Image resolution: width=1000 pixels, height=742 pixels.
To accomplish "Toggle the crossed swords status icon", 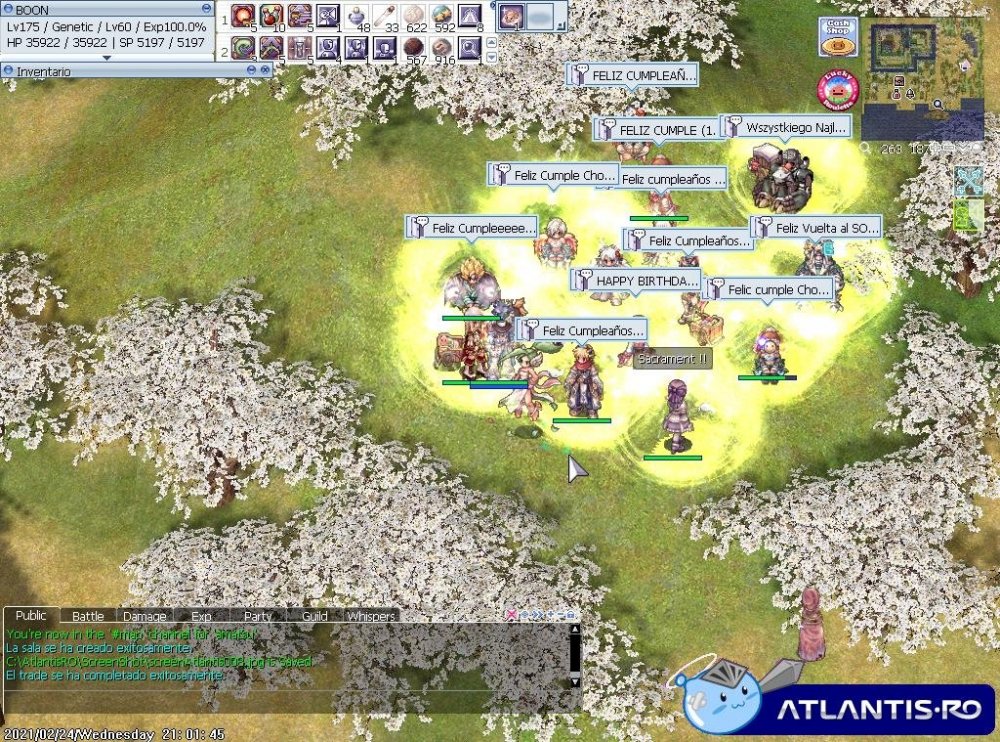I will pos(969,181).
